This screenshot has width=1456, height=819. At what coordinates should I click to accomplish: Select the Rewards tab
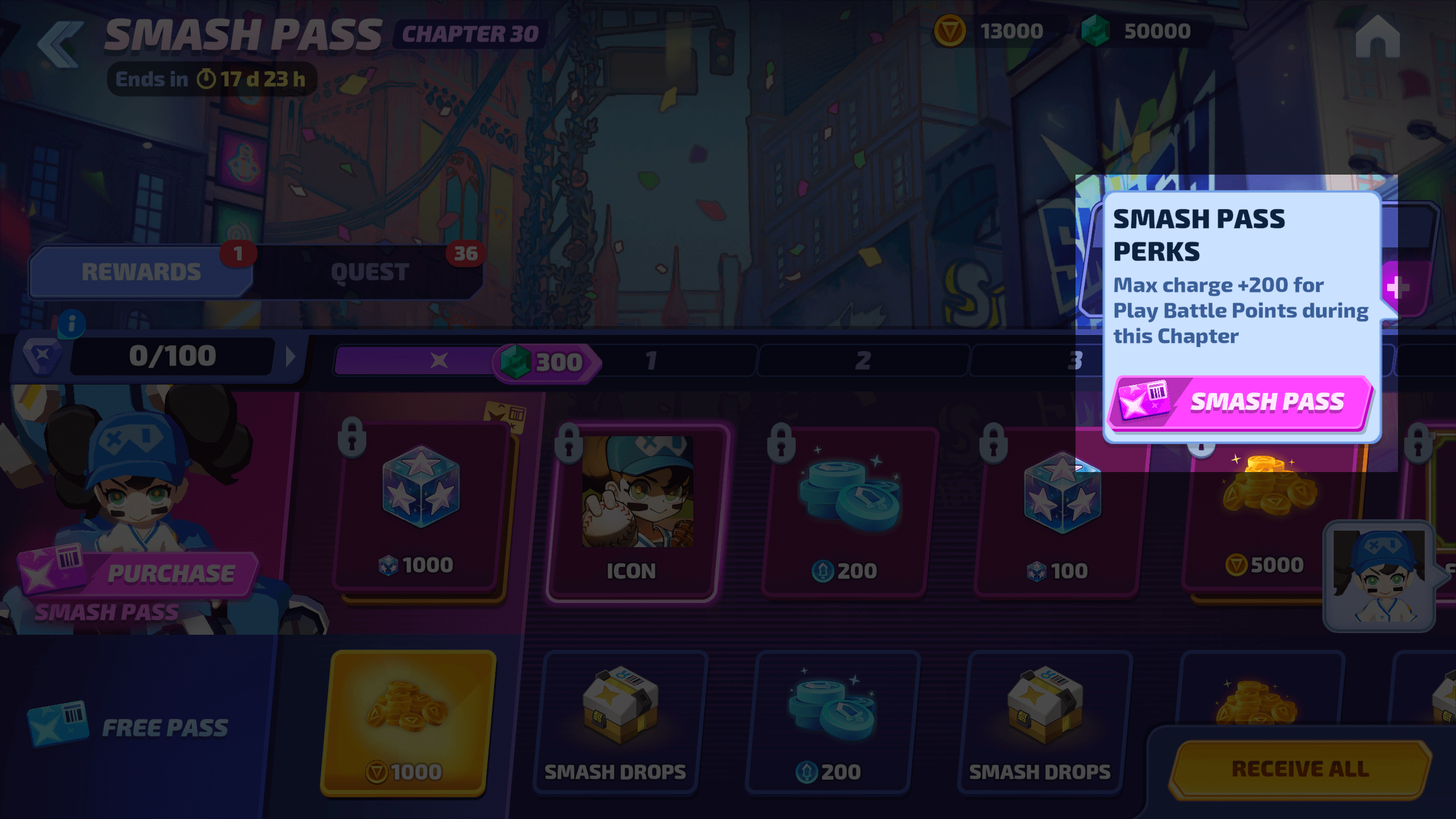[x=141, y=272]
